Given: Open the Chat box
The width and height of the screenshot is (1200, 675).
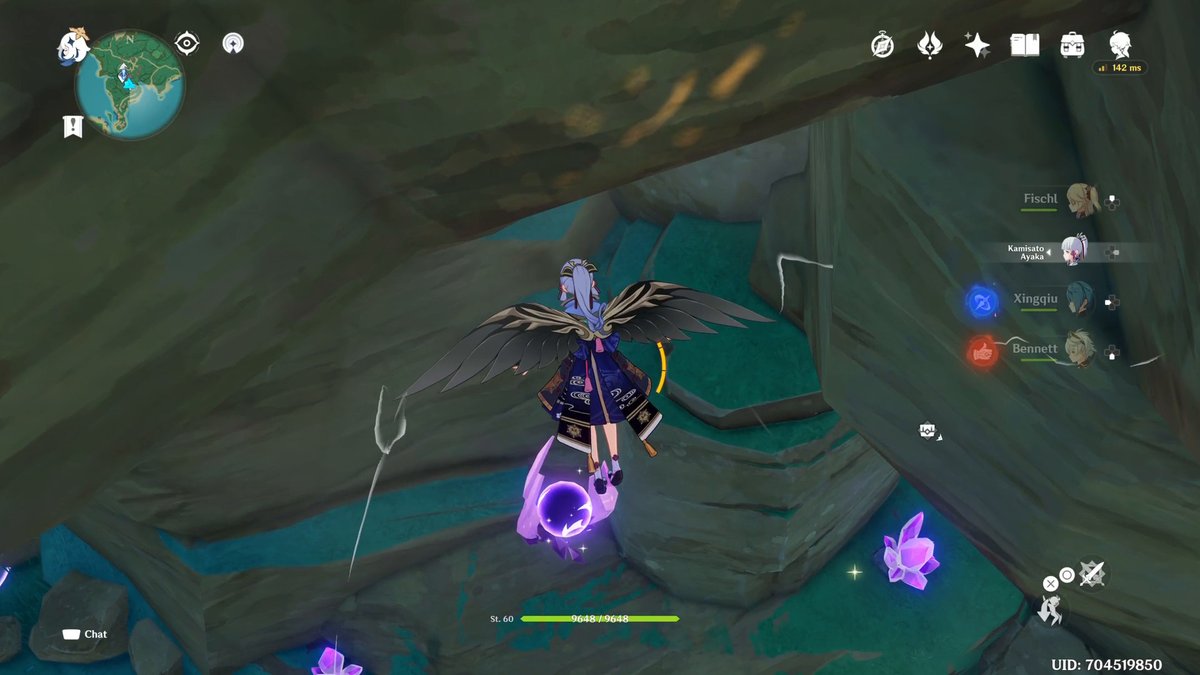Looking at the screenshot, I should click(85, 634).
